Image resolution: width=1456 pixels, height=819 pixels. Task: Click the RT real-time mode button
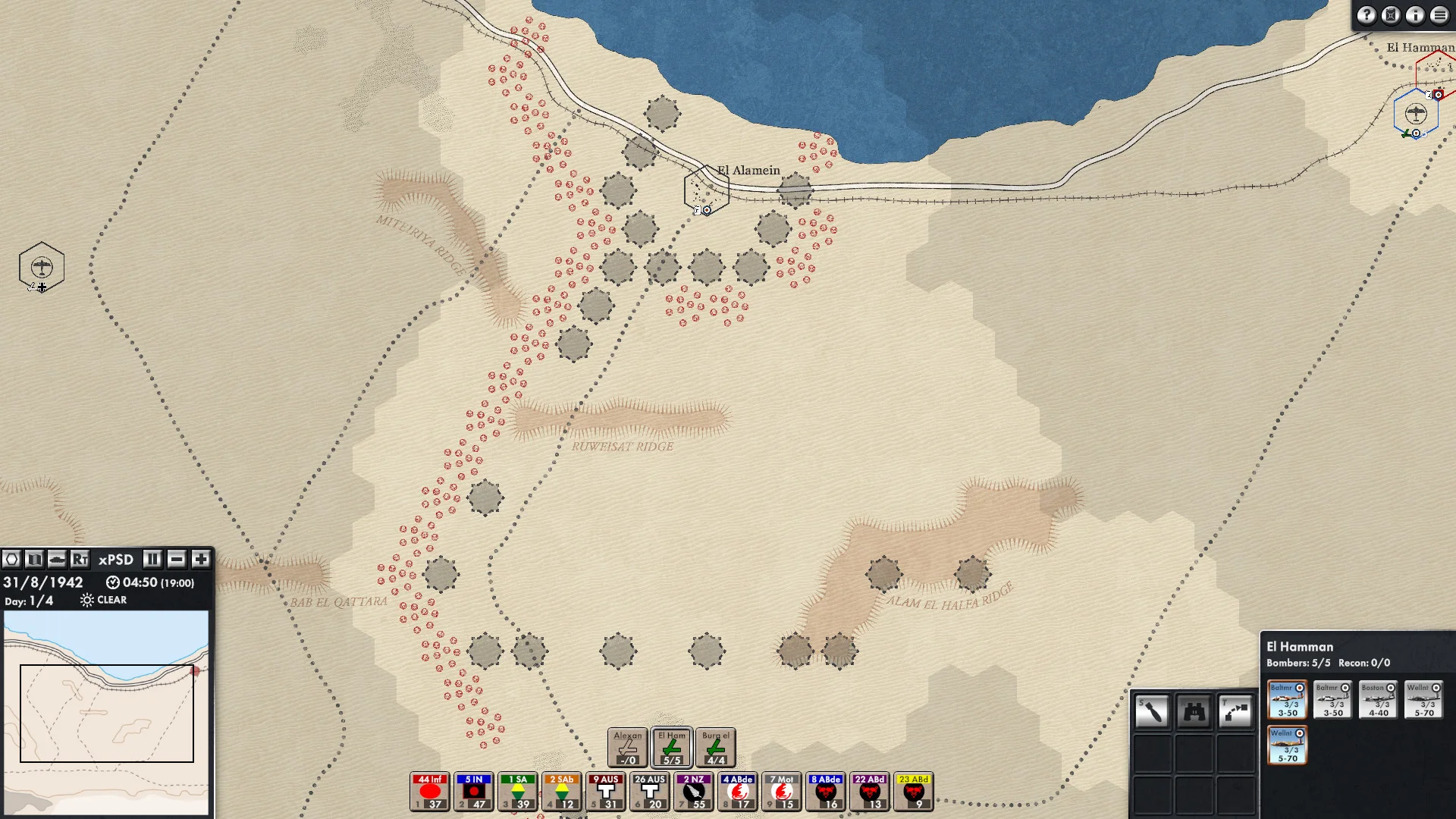80,560
